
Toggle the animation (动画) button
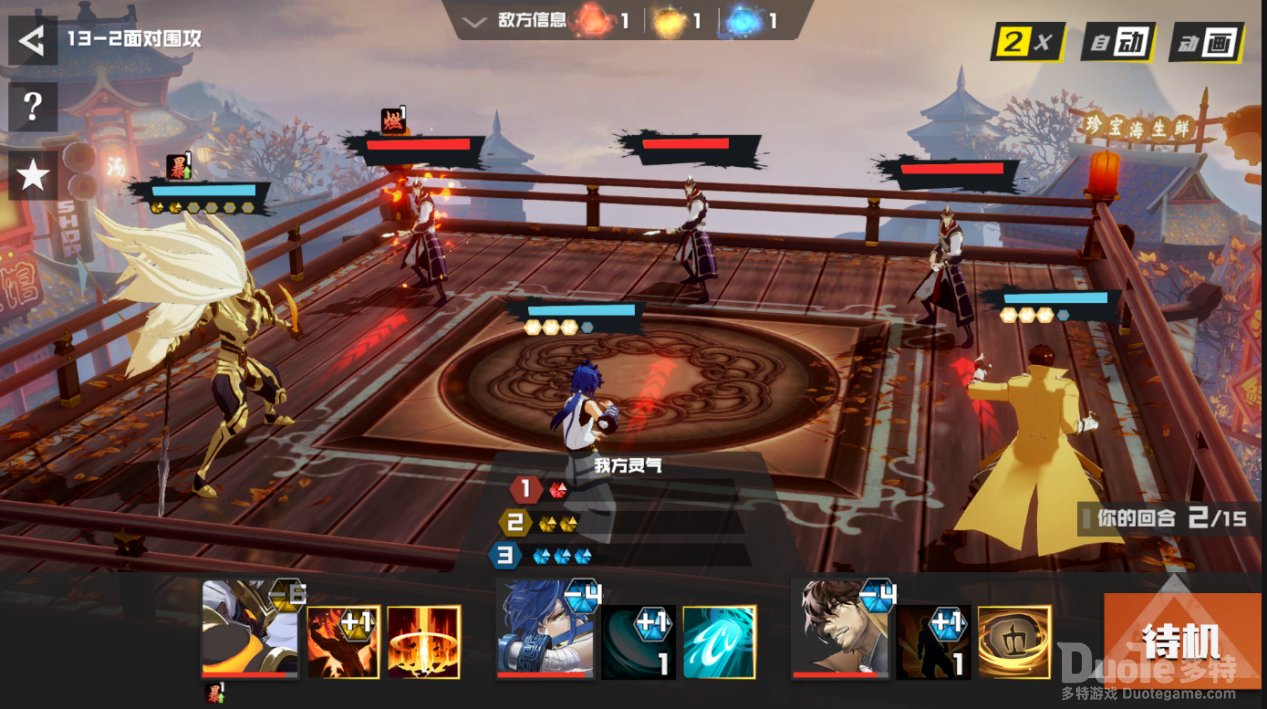1206,42
